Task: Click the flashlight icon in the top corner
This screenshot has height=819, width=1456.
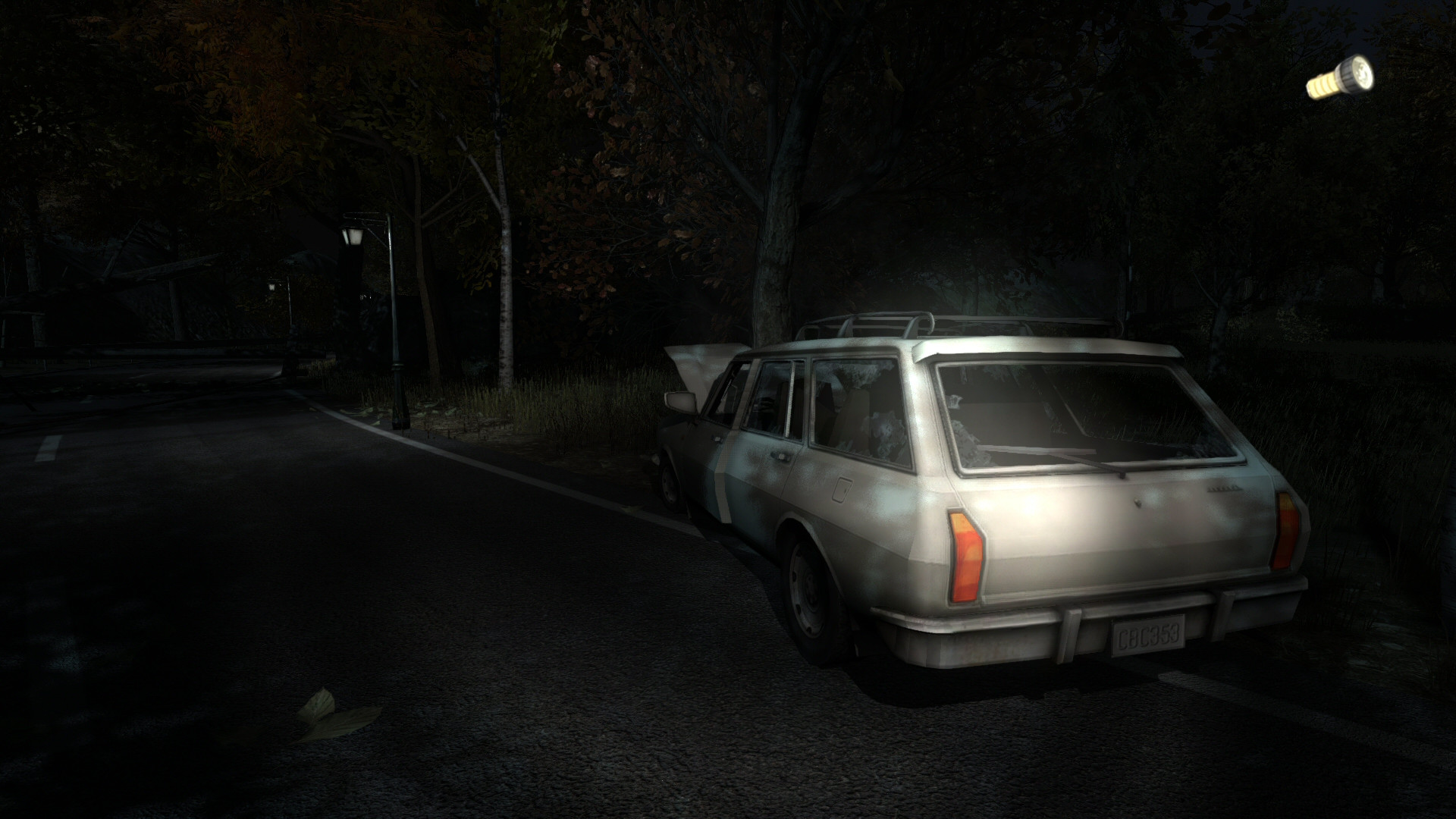Action: coord(1346,78)
